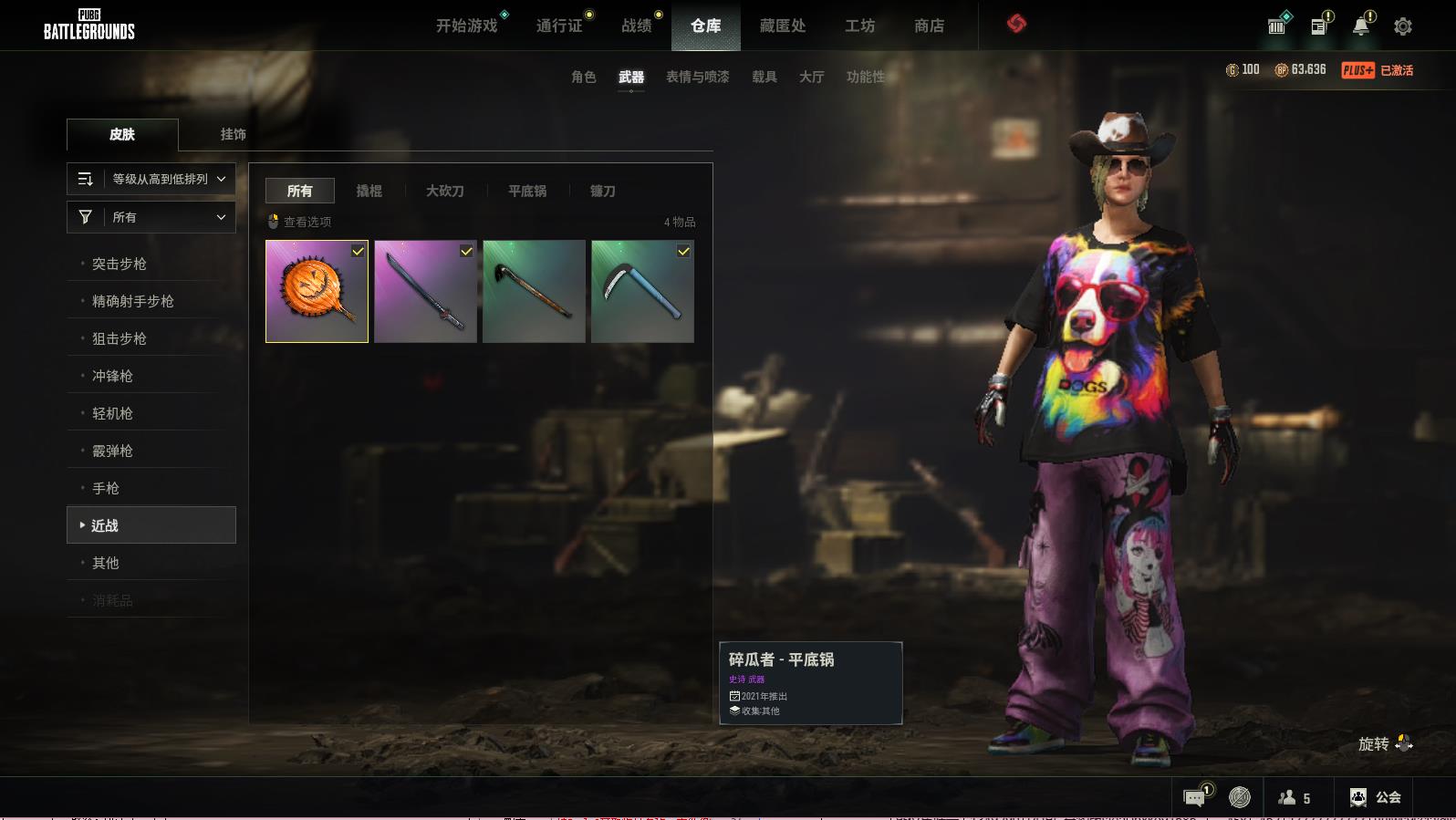Switch to 藏匿处 in the top bar
The width and height of the screenshot is (1456, 820).
tap(783, 26)
